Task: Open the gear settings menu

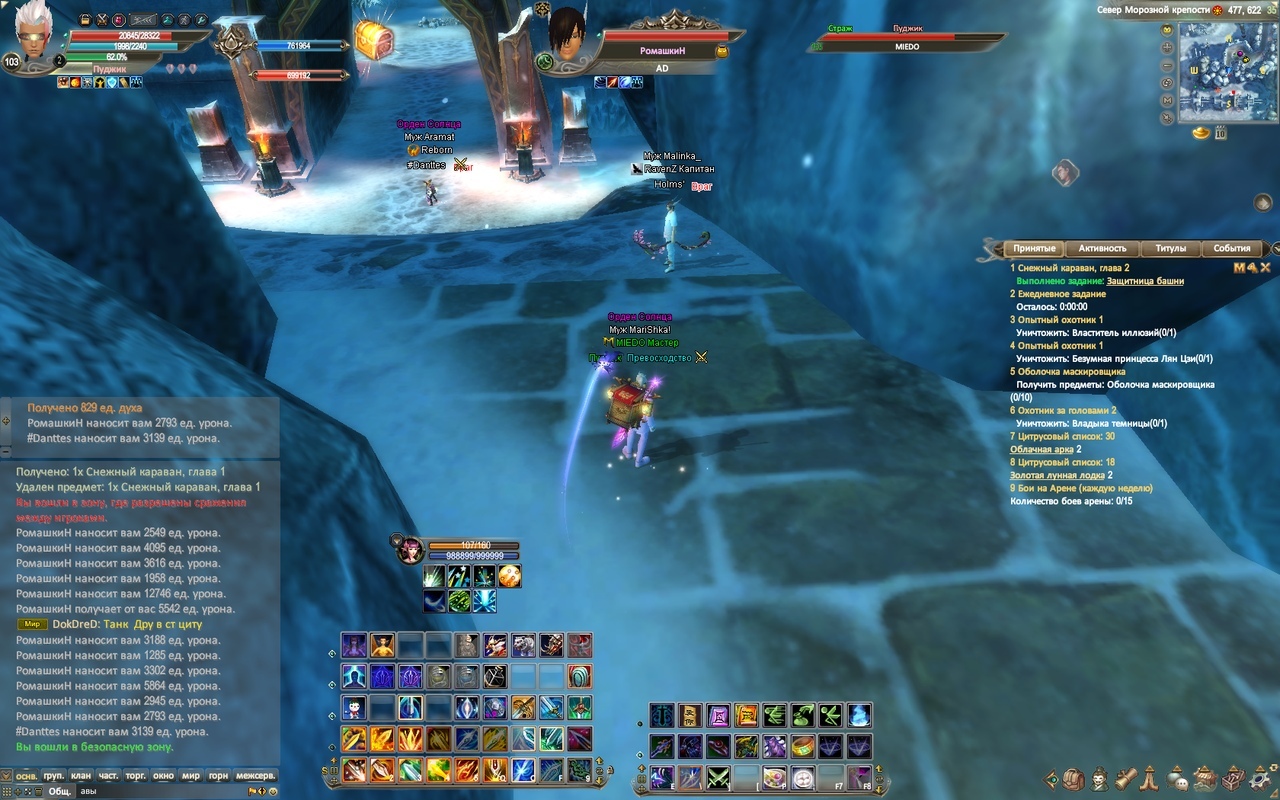Action: 1261,779
